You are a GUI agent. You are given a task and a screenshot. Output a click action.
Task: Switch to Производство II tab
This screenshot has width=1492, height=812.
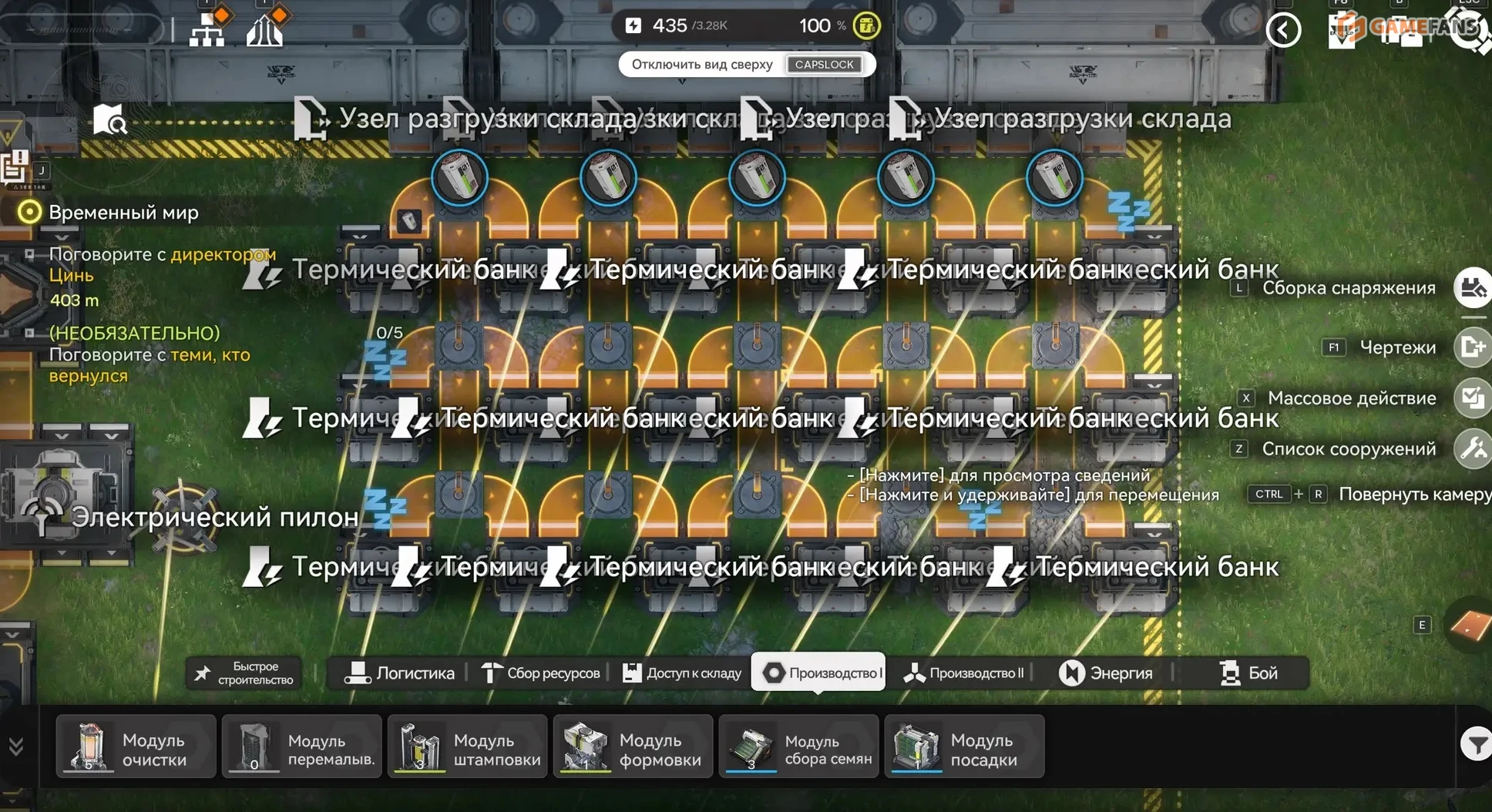(x=965, y=673)
